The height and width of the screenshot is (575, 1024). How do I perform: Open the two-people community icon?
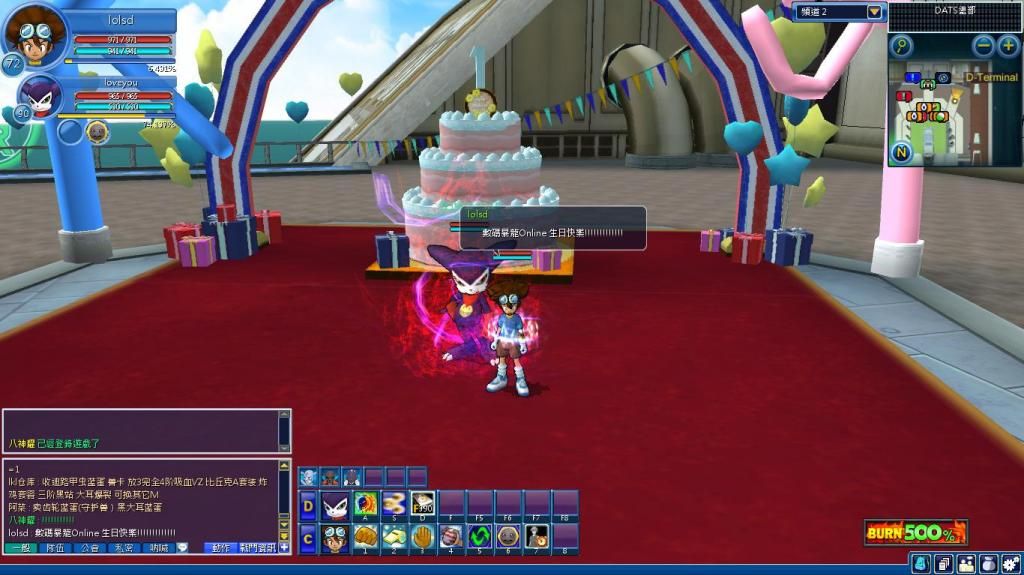965,564
